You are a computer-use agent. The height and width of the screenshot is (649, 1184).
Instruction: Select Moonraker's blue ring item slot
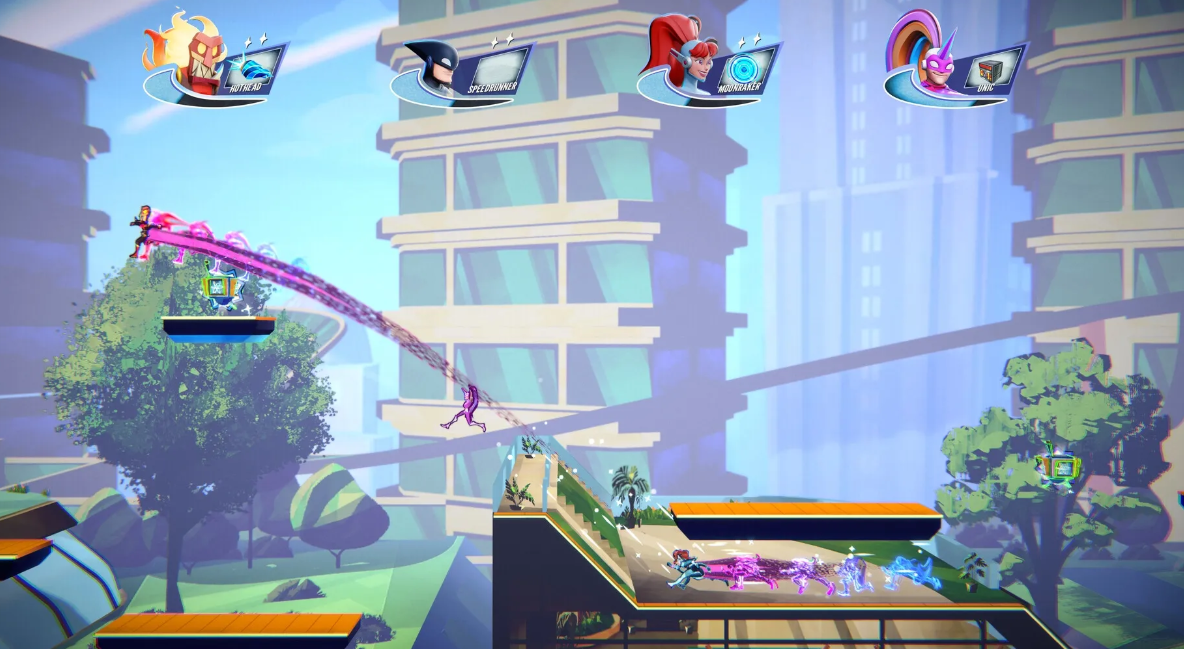[742, 68]
